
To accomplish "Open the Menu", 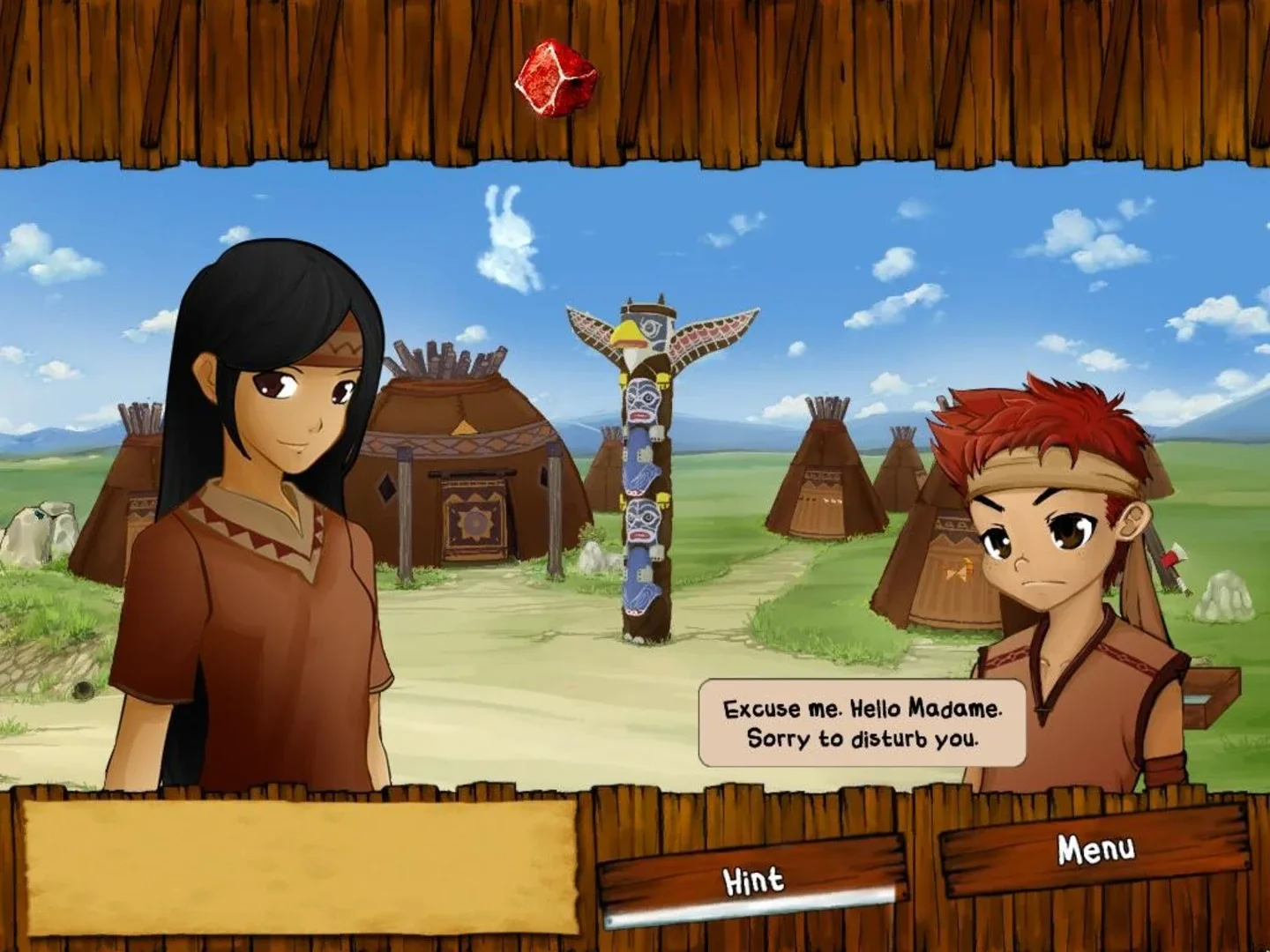I will click(x=1092, y=849).
